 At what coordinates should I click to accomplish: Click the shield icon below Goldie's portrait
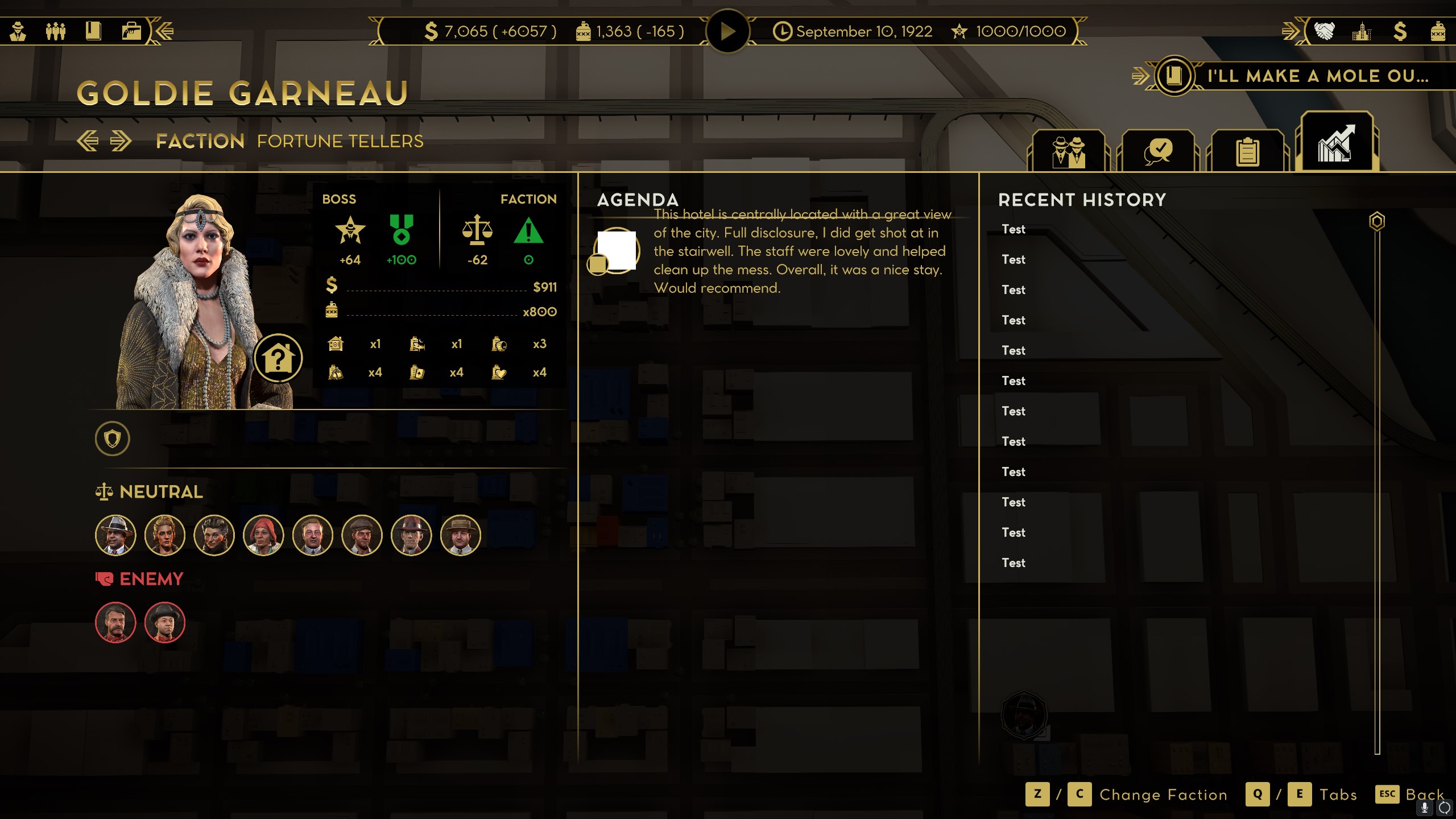click(x=113, y=439)
